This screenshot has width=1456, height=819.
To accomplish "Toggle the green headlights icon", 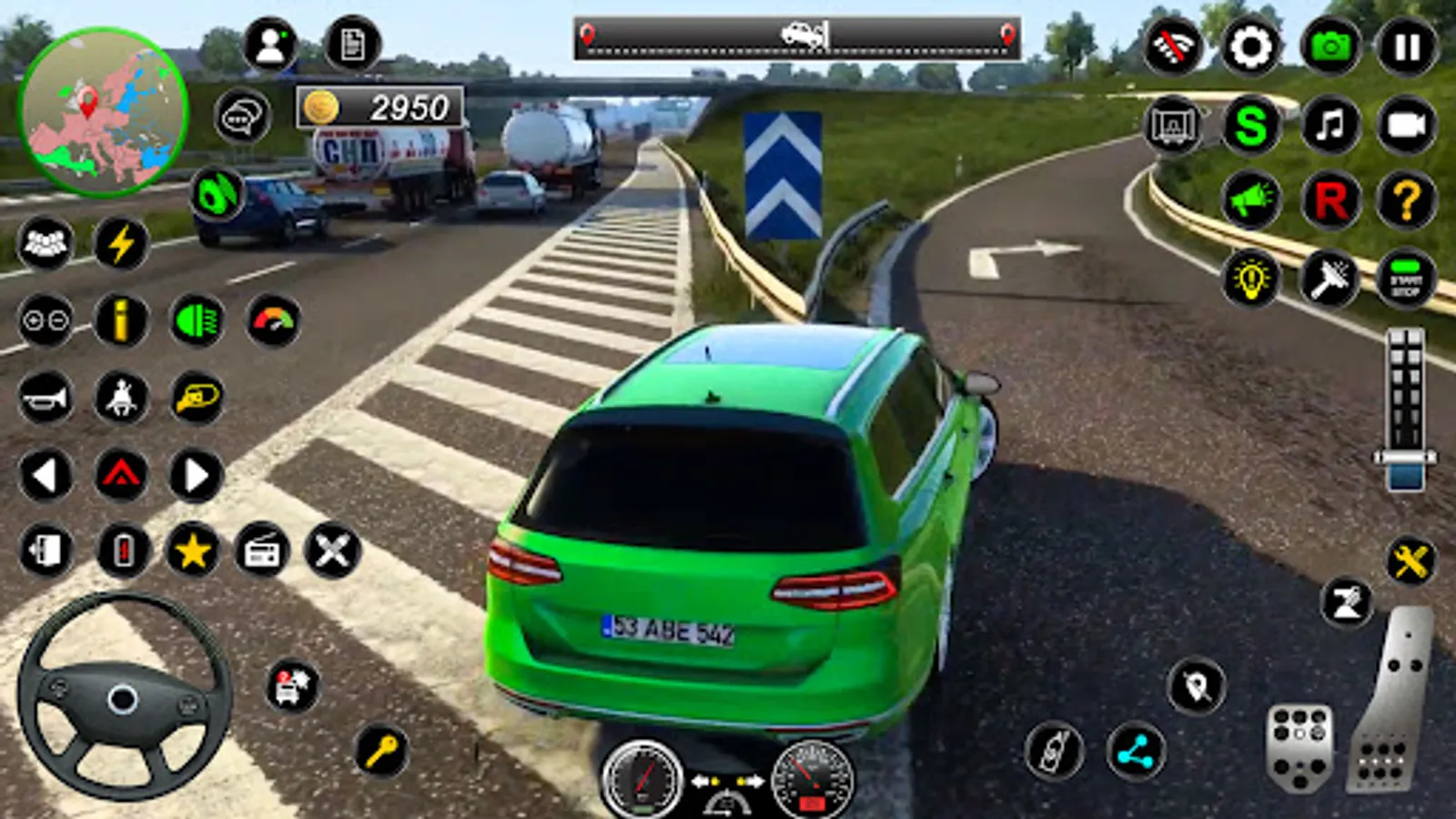I will (x=197, y=321).
